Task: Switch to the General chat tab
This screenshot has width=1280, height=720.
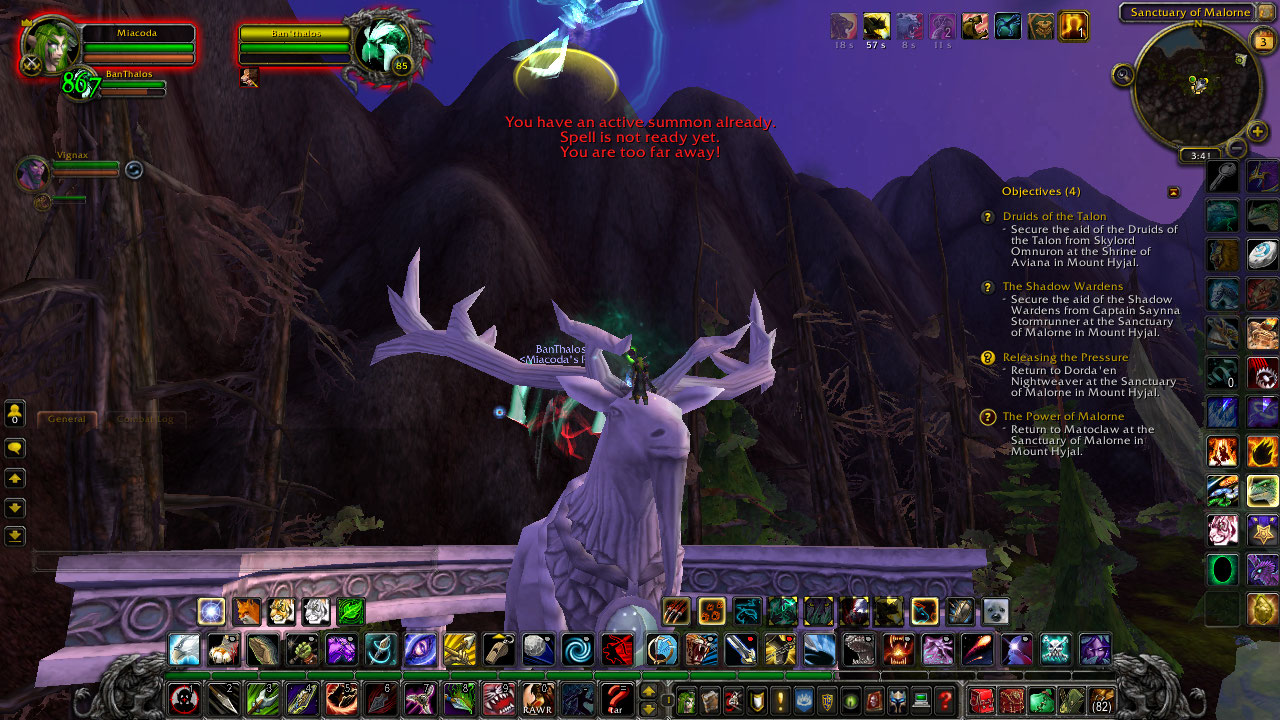Action: pyautogui.click(x=67, y=419)
